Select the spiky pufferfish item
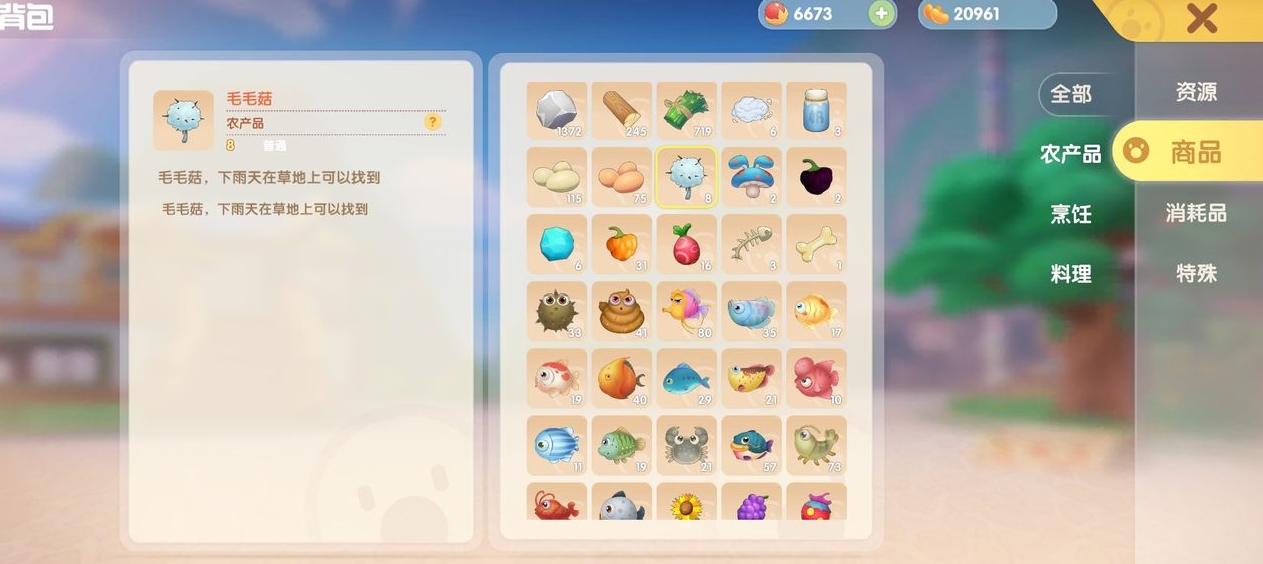1263x564 pixels. pos(556,311)
